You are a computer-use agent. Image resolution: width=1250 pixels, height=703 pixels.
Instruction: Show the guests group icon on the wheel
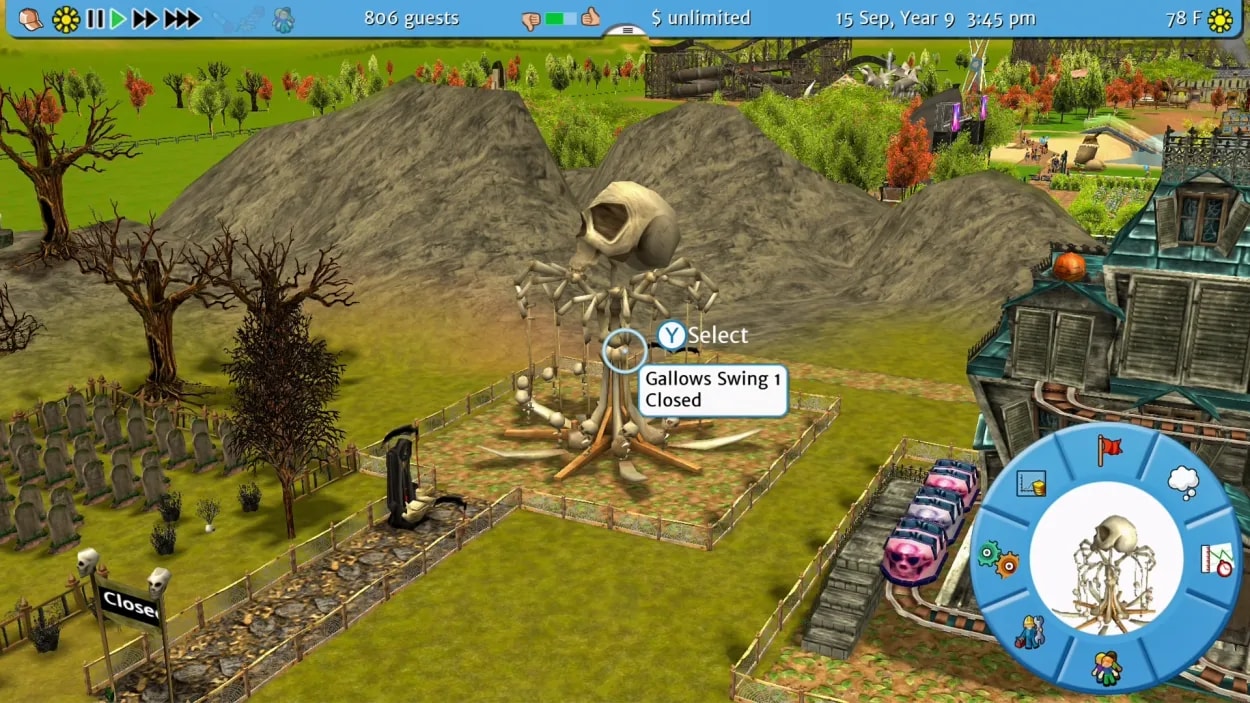[x=1106, y=667]
